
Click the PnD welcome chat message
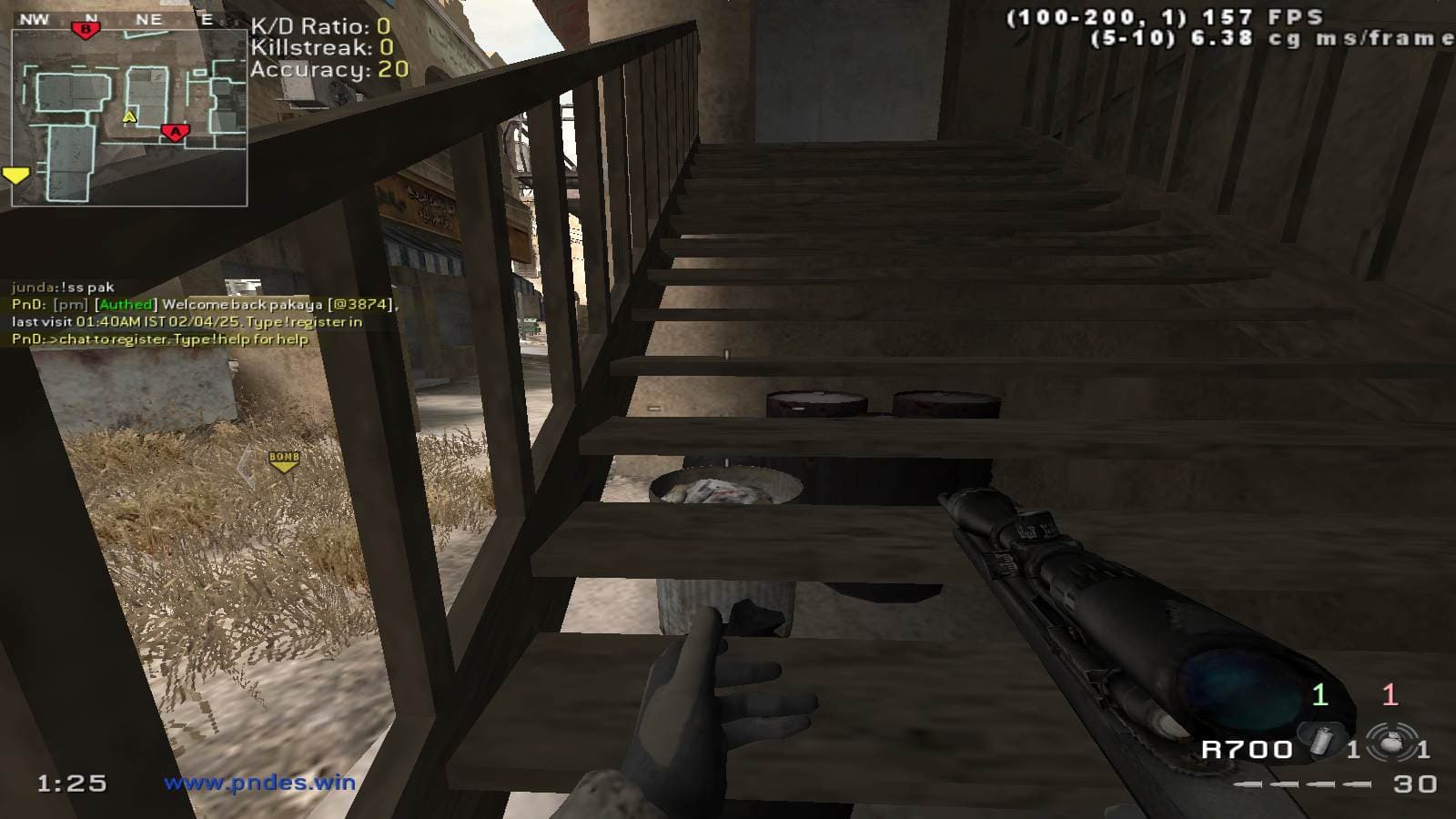pos(205,313)
